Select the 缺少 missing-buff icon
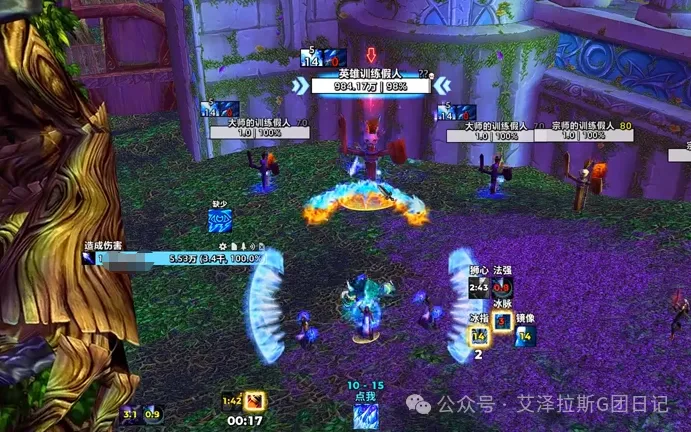This screenshot has width=691, height=432. pyautogui.click(x=220, y=220)
